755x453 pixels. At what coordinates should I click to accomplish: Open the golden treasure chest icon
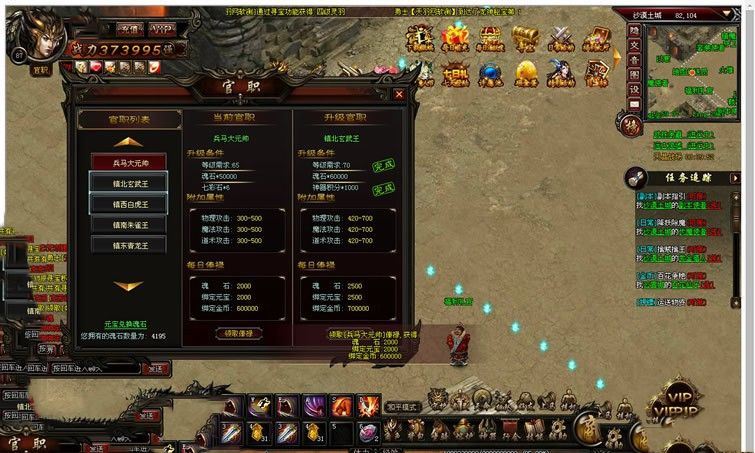coord(525,38)
